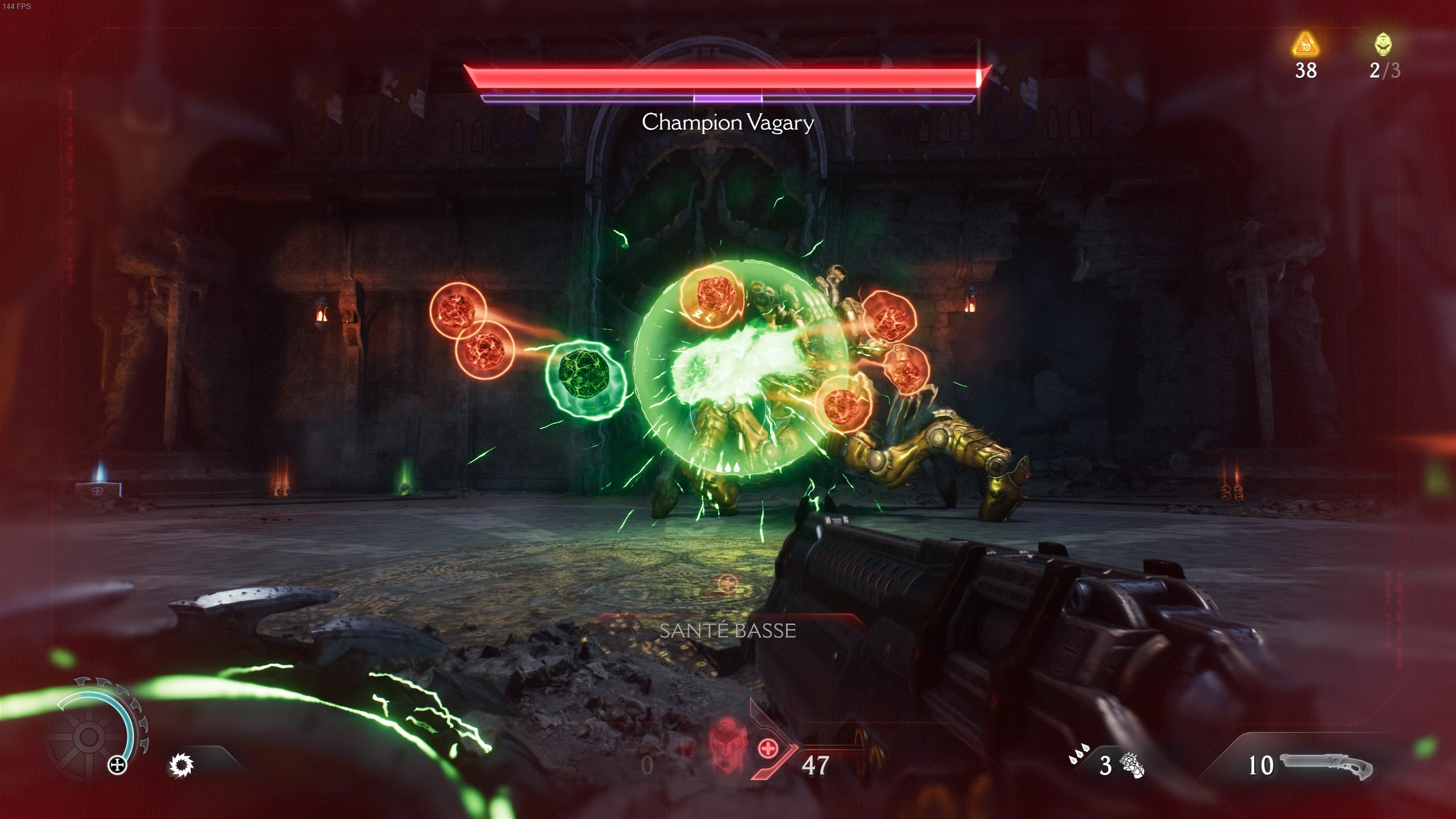Click the SANTÉ BASSE warning text
The width and height of the screenshot is (1456, 819).
click(727, 630)
